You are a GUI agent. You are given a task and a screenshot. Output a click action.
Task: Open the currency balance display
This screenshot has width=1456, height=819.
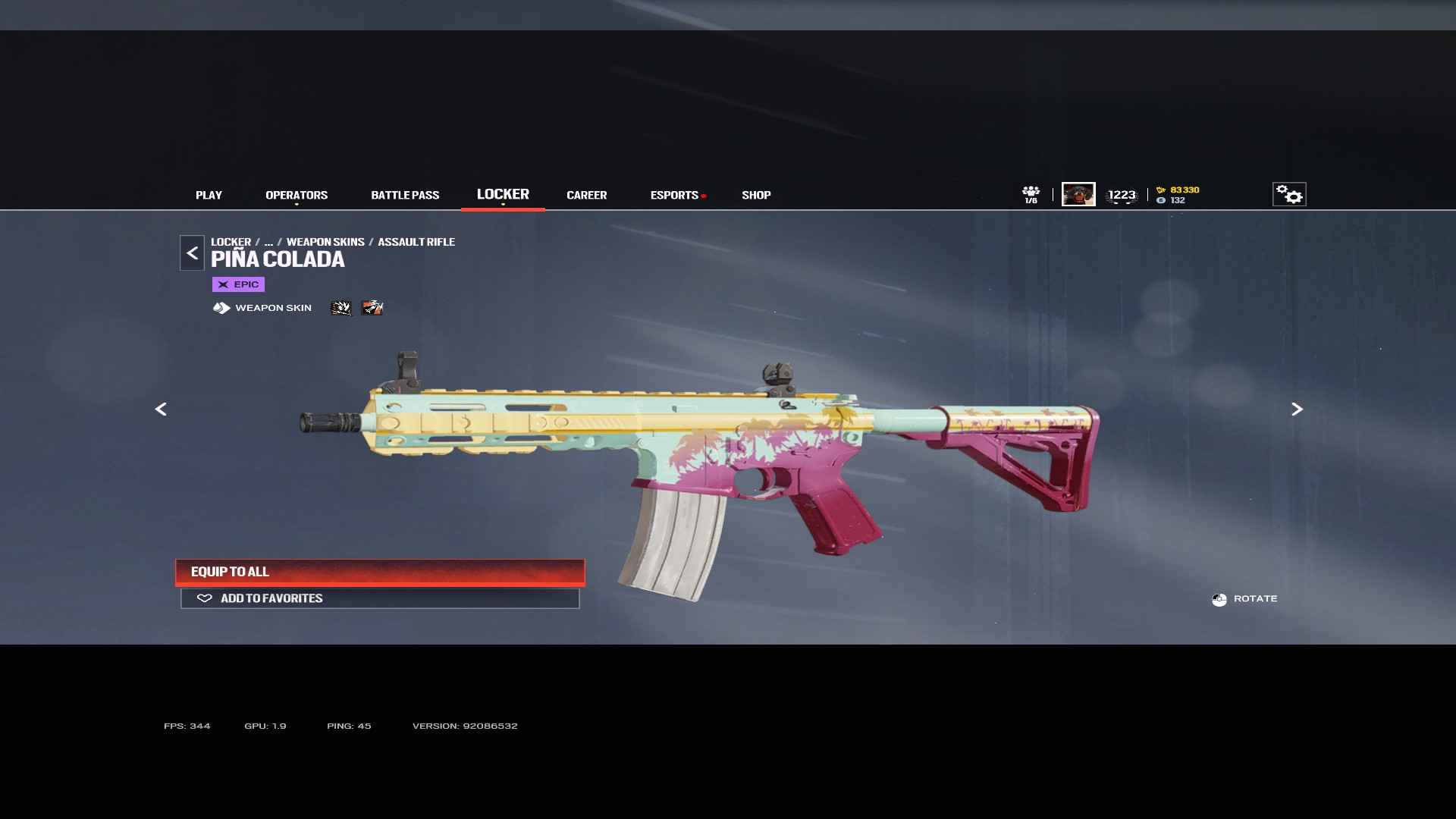click(x=1178, y=195)
